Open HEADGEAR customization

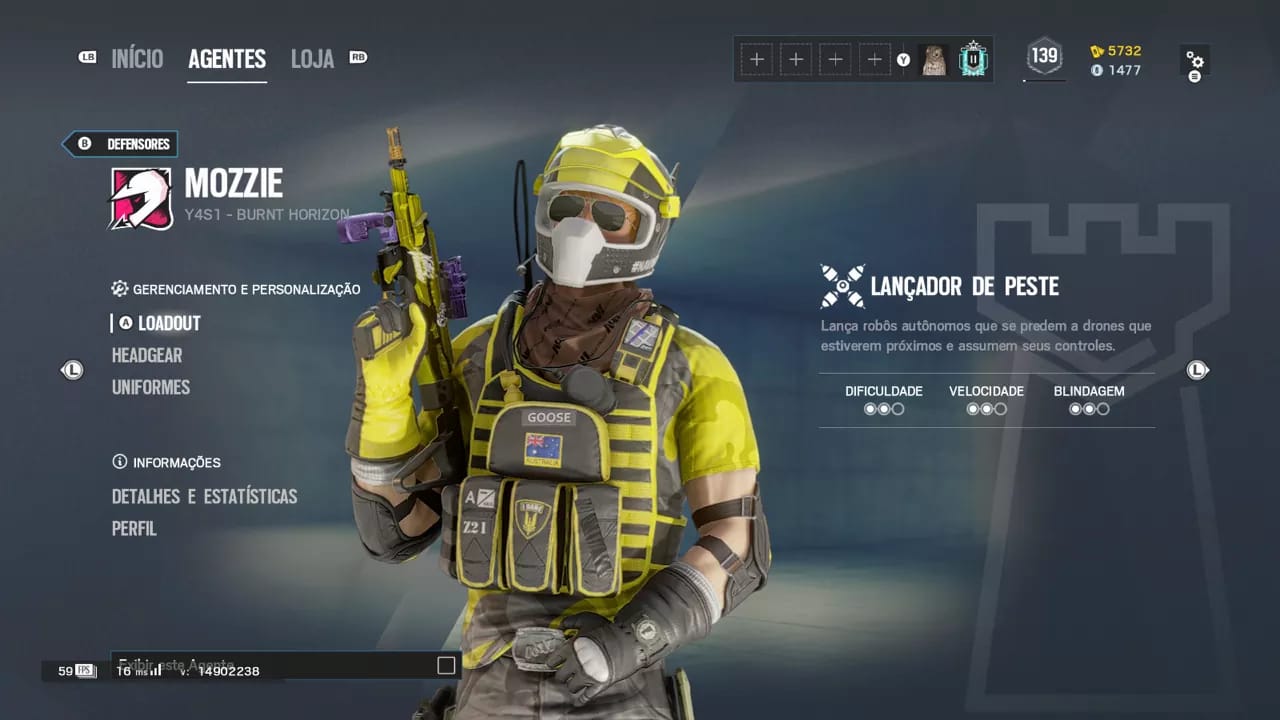tap(146, 355)
